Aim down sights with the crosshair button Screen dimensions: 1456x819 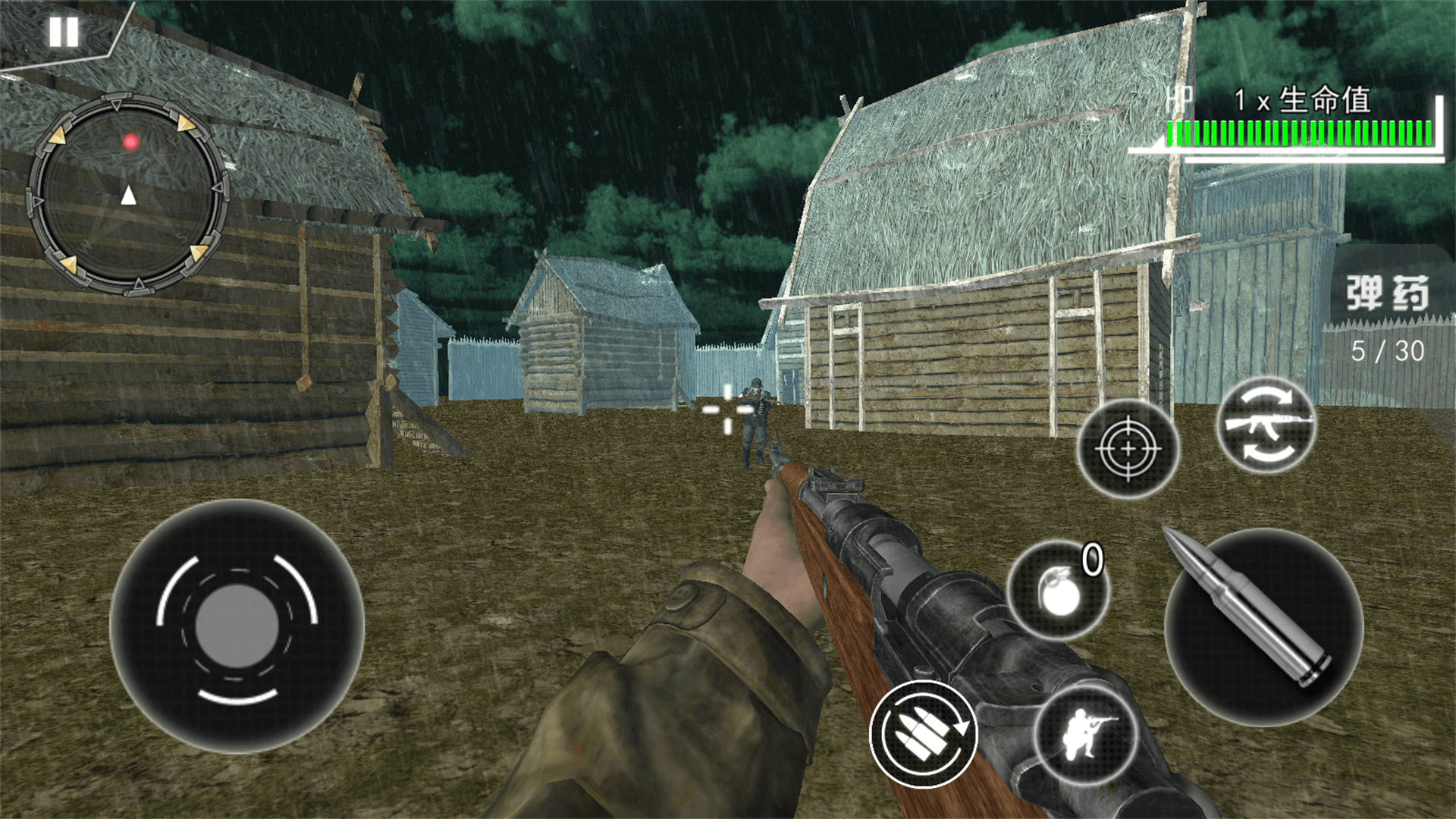[x=1128, y=449]
